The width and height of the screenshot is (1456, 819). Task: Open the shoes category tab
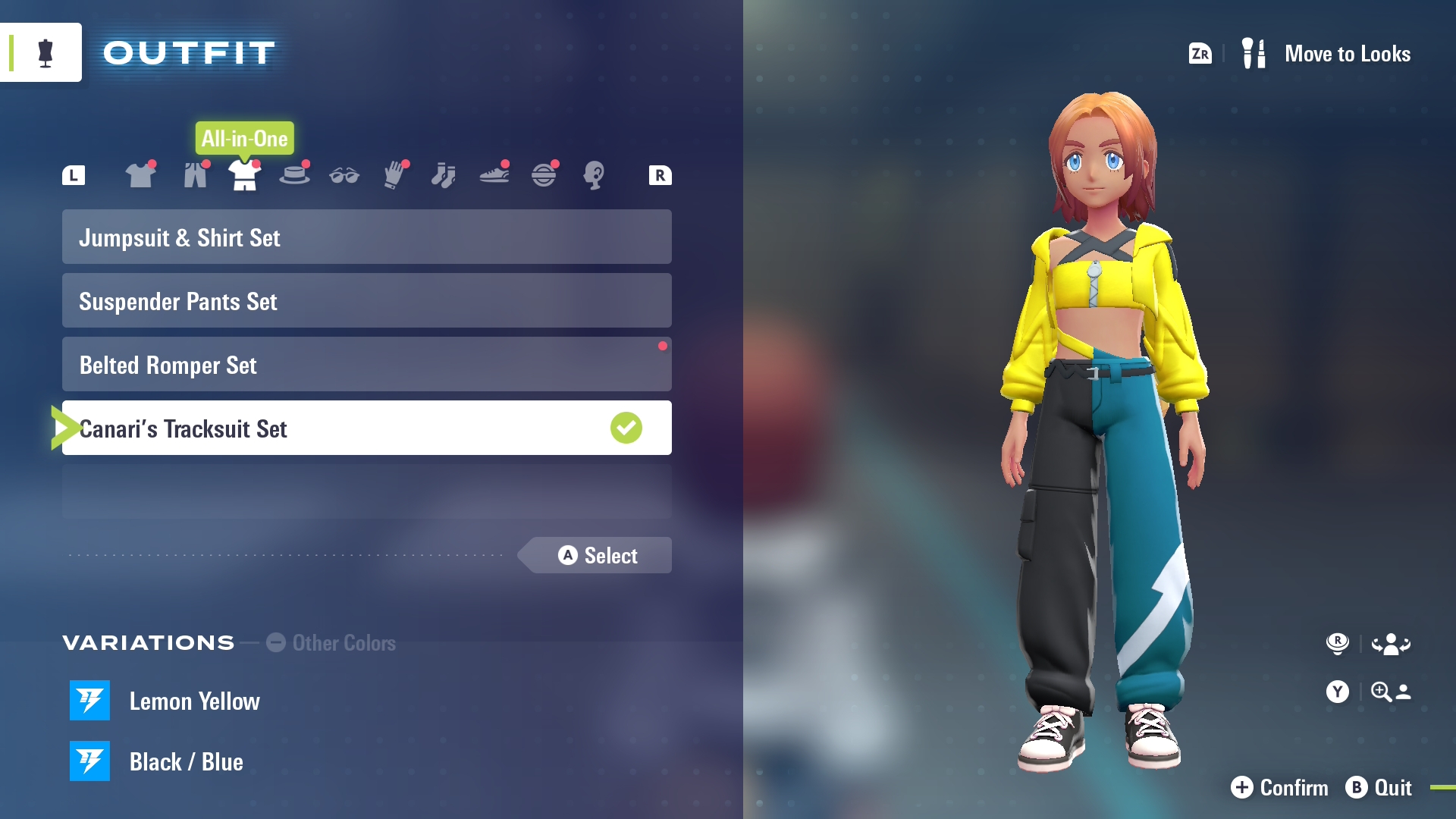494,176
